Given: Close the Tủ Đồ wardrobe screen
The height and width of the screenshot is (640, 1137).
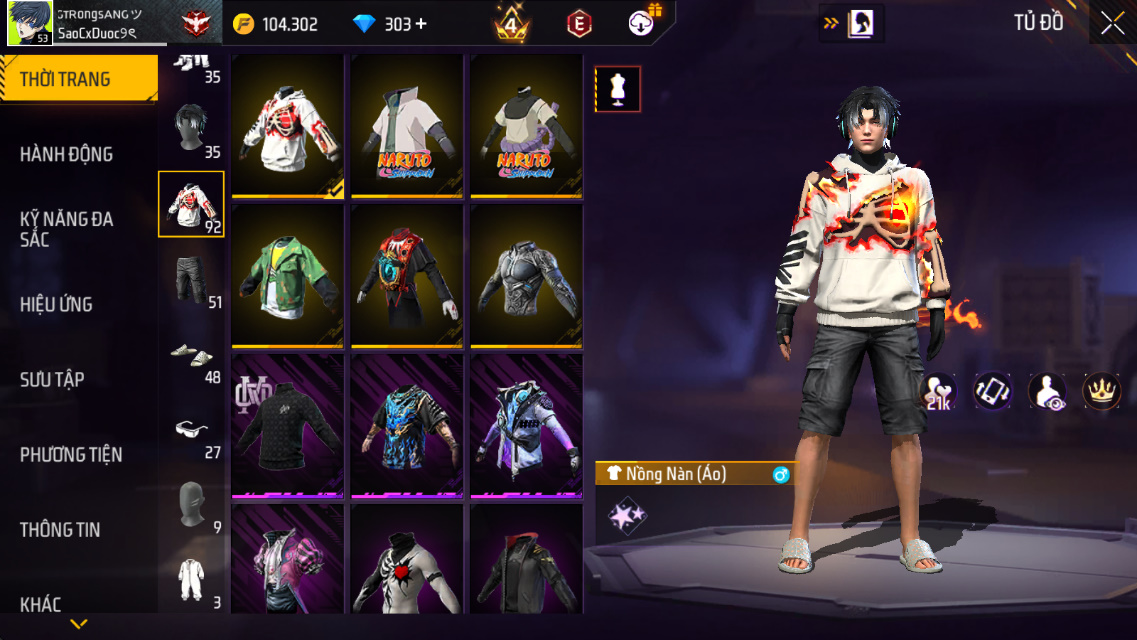Looking at the screenshot, I should [x=1112, y=24].
